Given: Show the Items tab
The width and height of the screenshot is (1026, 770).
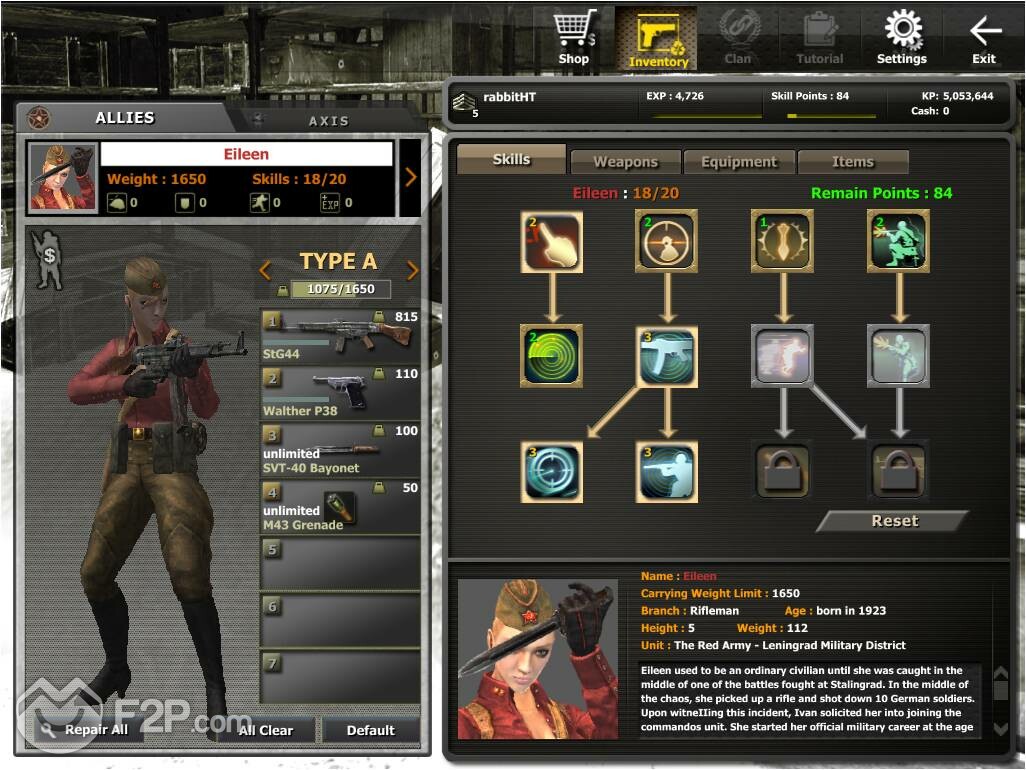Looking at the screenshot, I should pos(853,162).
